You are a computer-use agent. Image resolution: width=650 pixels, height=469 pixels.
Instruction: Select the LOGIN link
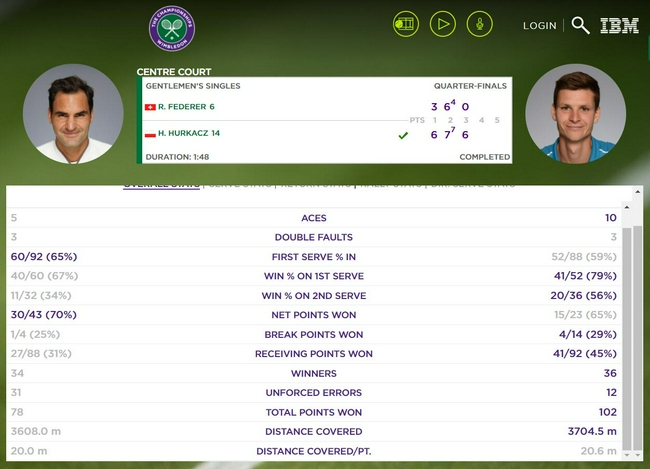[x=539, y=26]
